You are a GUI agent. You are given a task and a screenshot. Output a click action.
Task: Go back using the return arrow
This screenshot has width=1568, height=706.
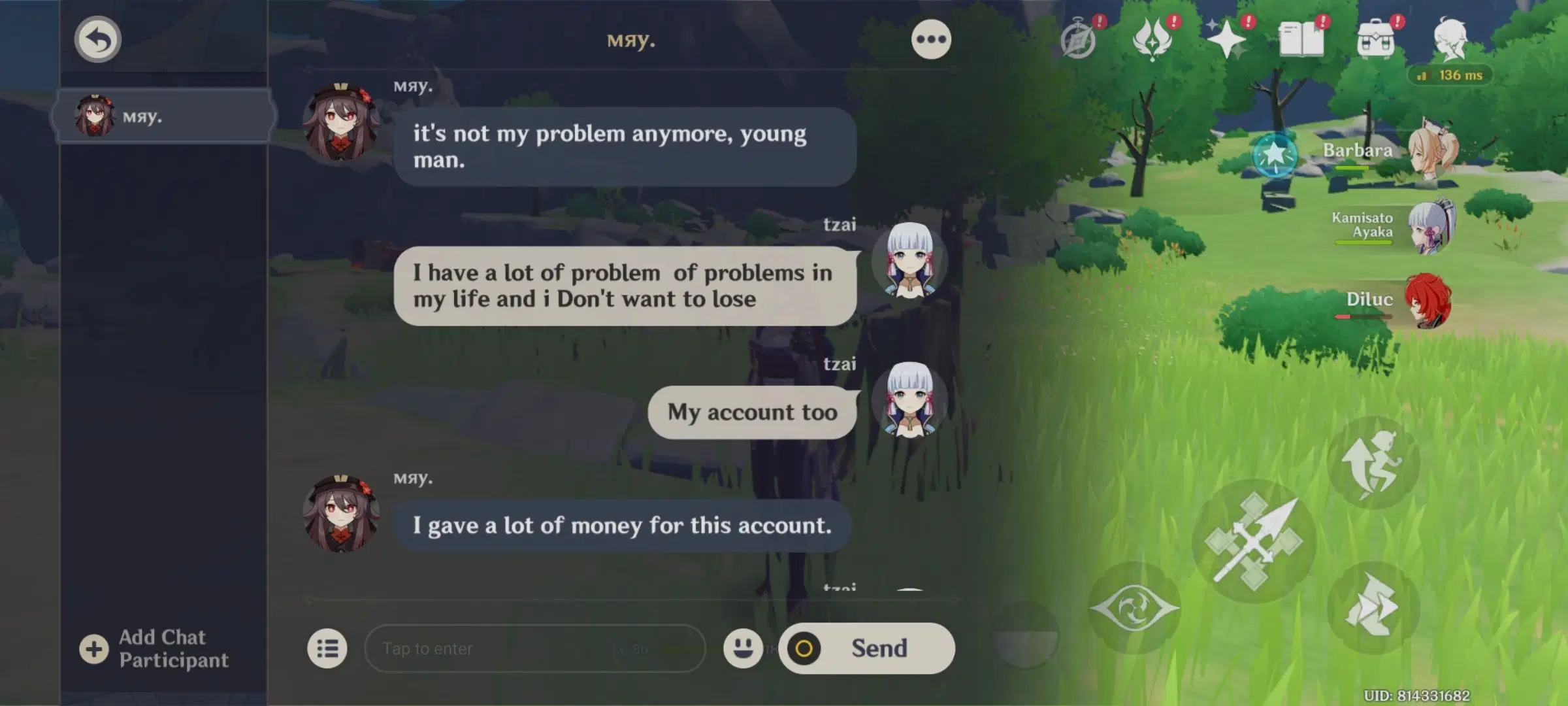tap(97, 39)
